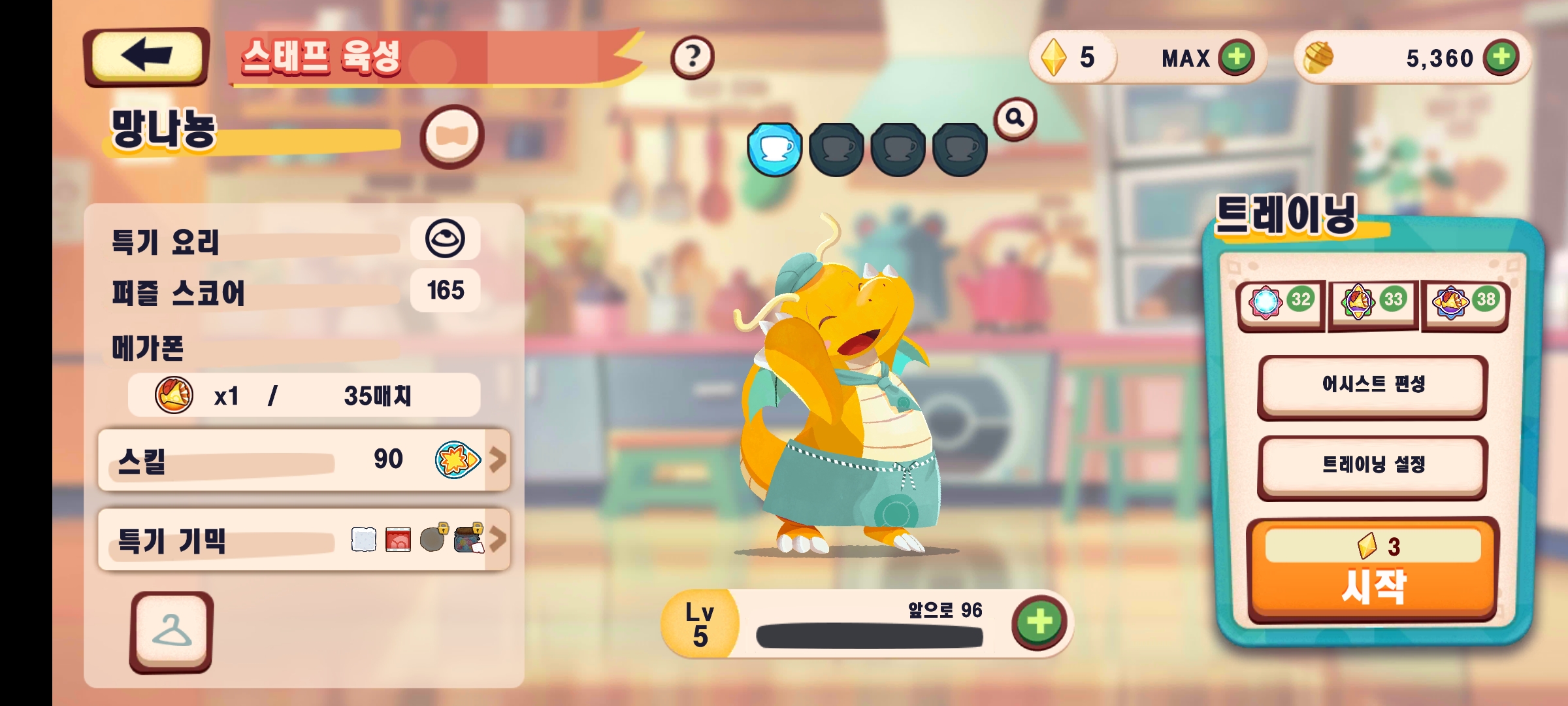This screenshot has height=706, width=1568.
Task: Open the clothes hanger outfit button
Action: 172,631
